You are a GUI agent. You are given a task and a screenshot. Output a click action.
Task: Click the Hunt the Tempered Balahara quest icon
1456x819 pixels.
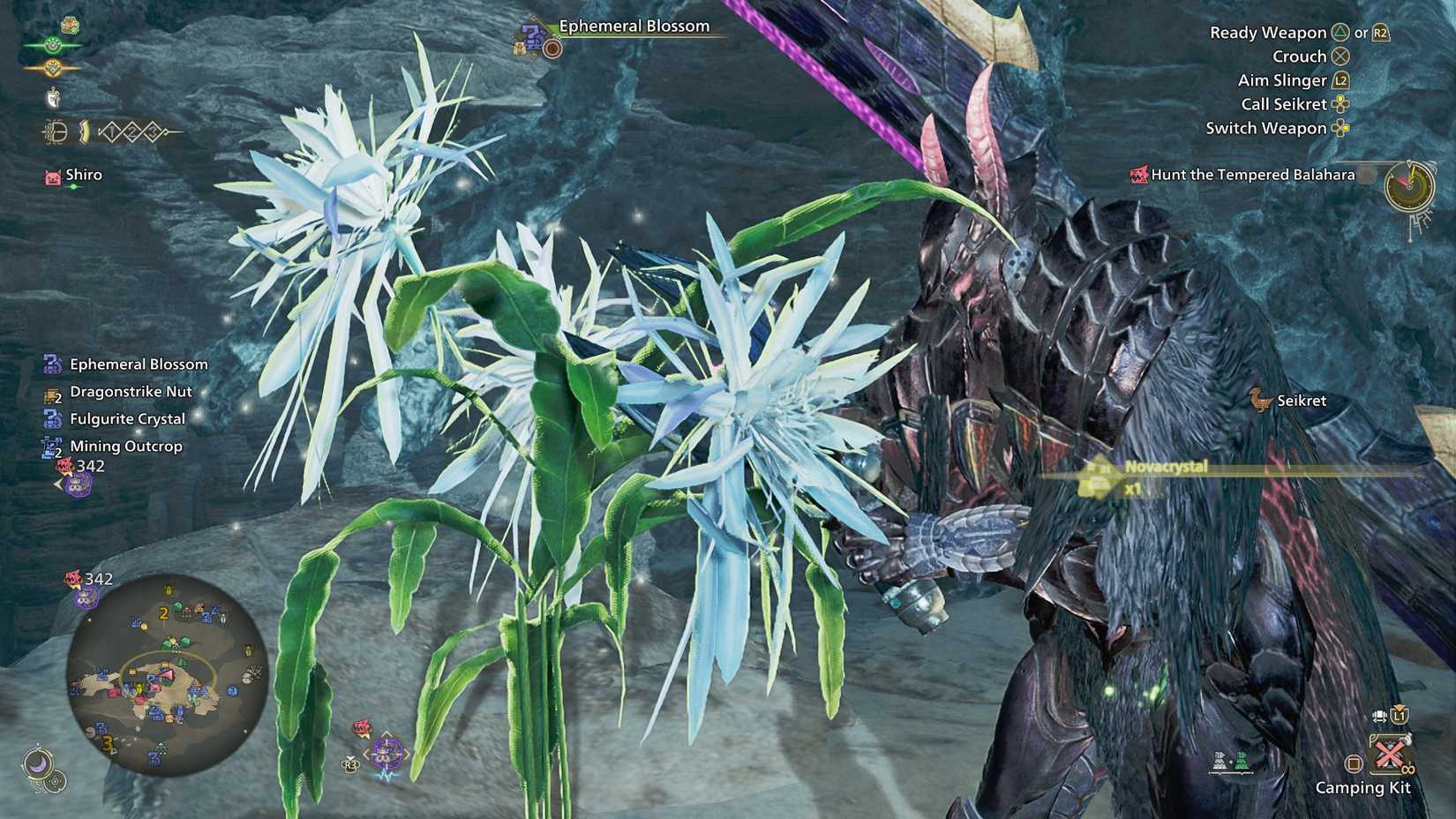click(1138, 175)
